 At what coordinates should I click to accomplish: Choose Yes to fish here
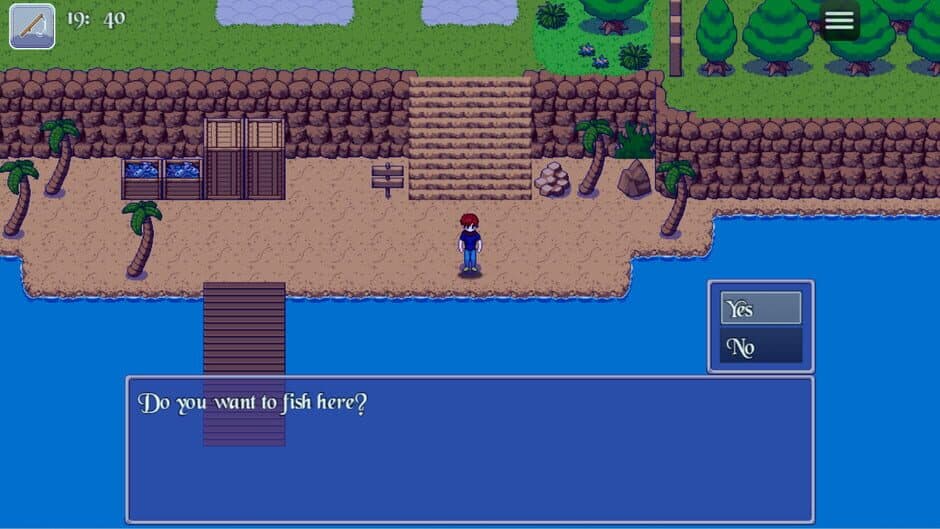[x=760, y=309]
